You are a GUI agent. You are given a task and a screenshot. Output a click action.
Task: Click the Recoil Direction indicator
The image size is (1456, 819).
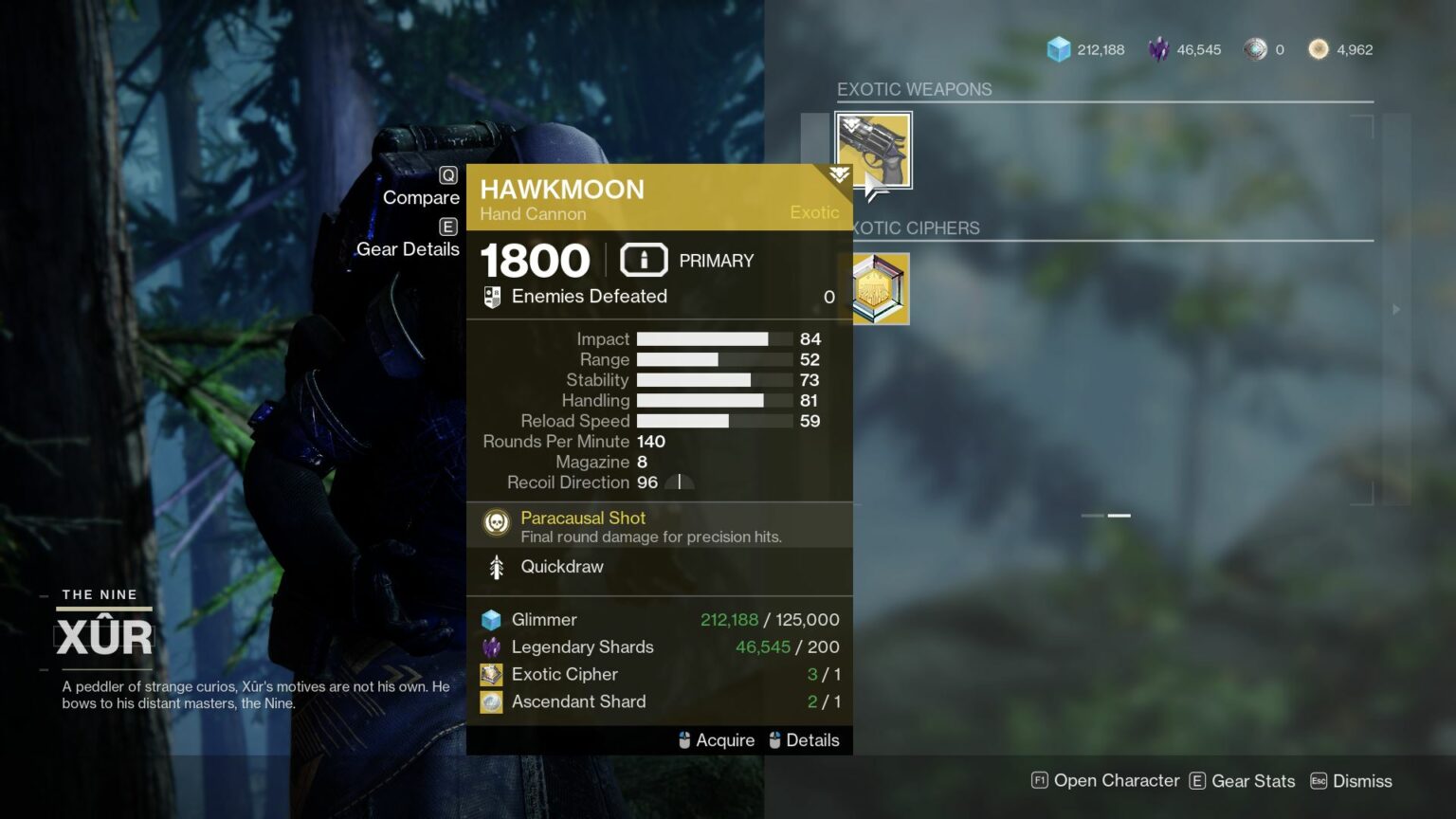coord(679,482)
